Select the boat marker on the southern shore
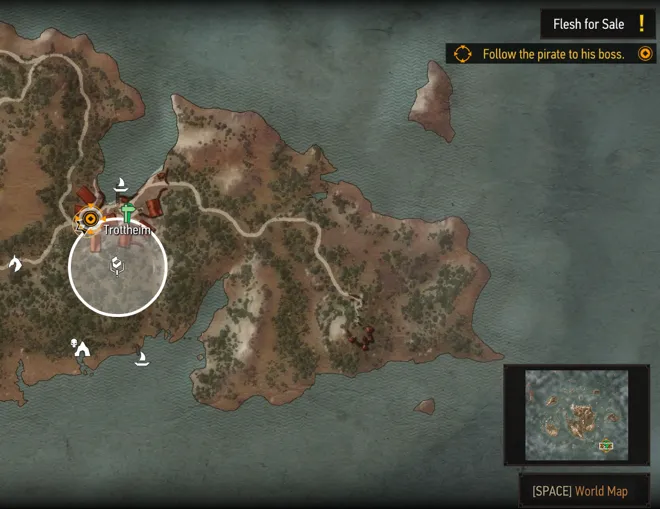This screenshot has width=660, height=509. (142, 358)
